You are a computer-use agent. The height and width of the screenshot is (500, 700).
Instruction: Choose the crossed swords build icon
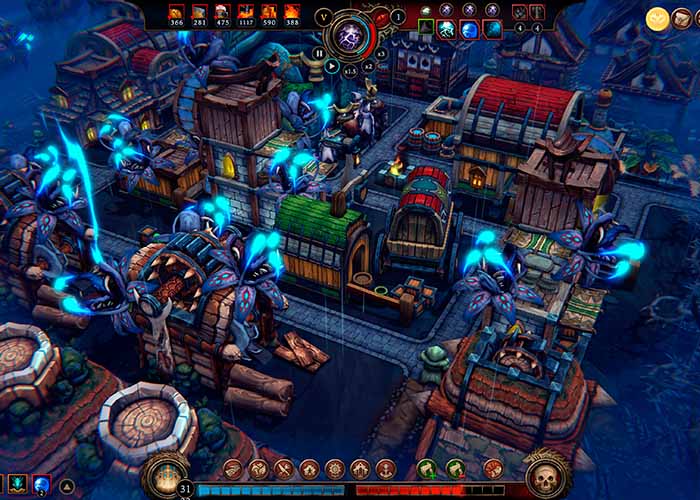283,468
